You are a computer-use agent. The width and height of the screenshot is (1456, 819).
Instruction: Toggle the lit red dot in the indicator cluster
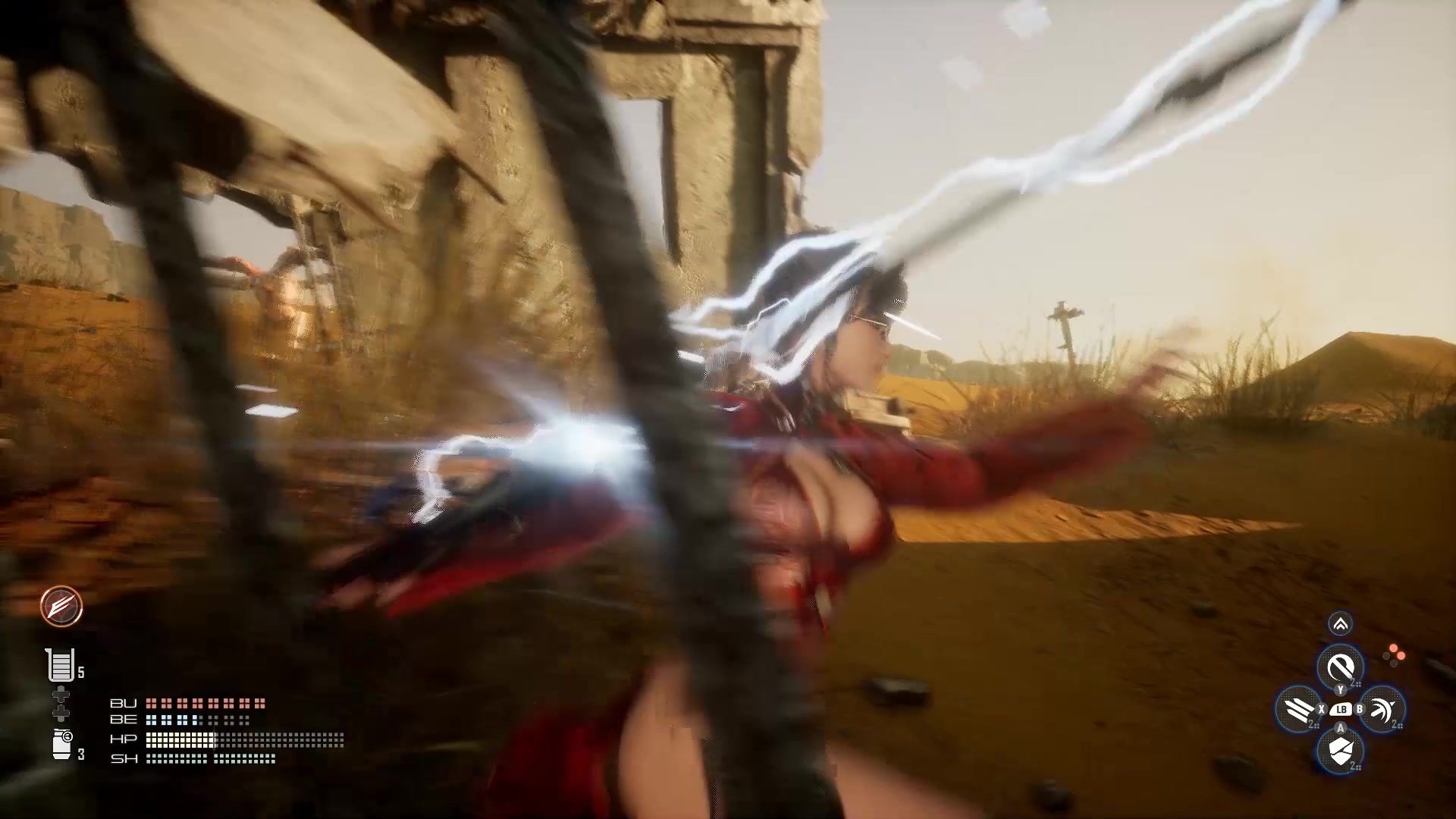(x=1393, y=647)
